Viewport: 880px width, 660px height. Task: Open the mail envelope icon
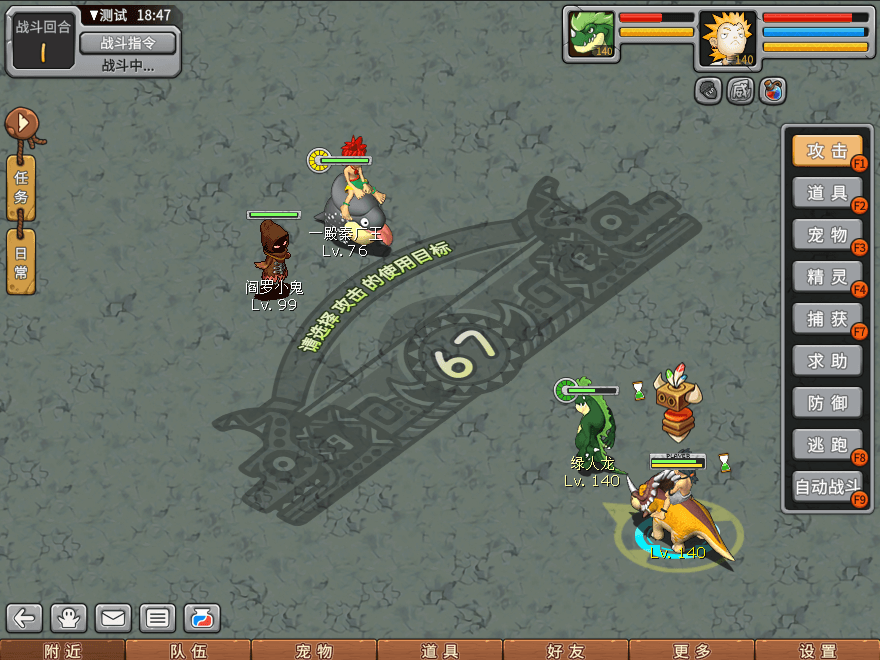(x=113, y=618)
